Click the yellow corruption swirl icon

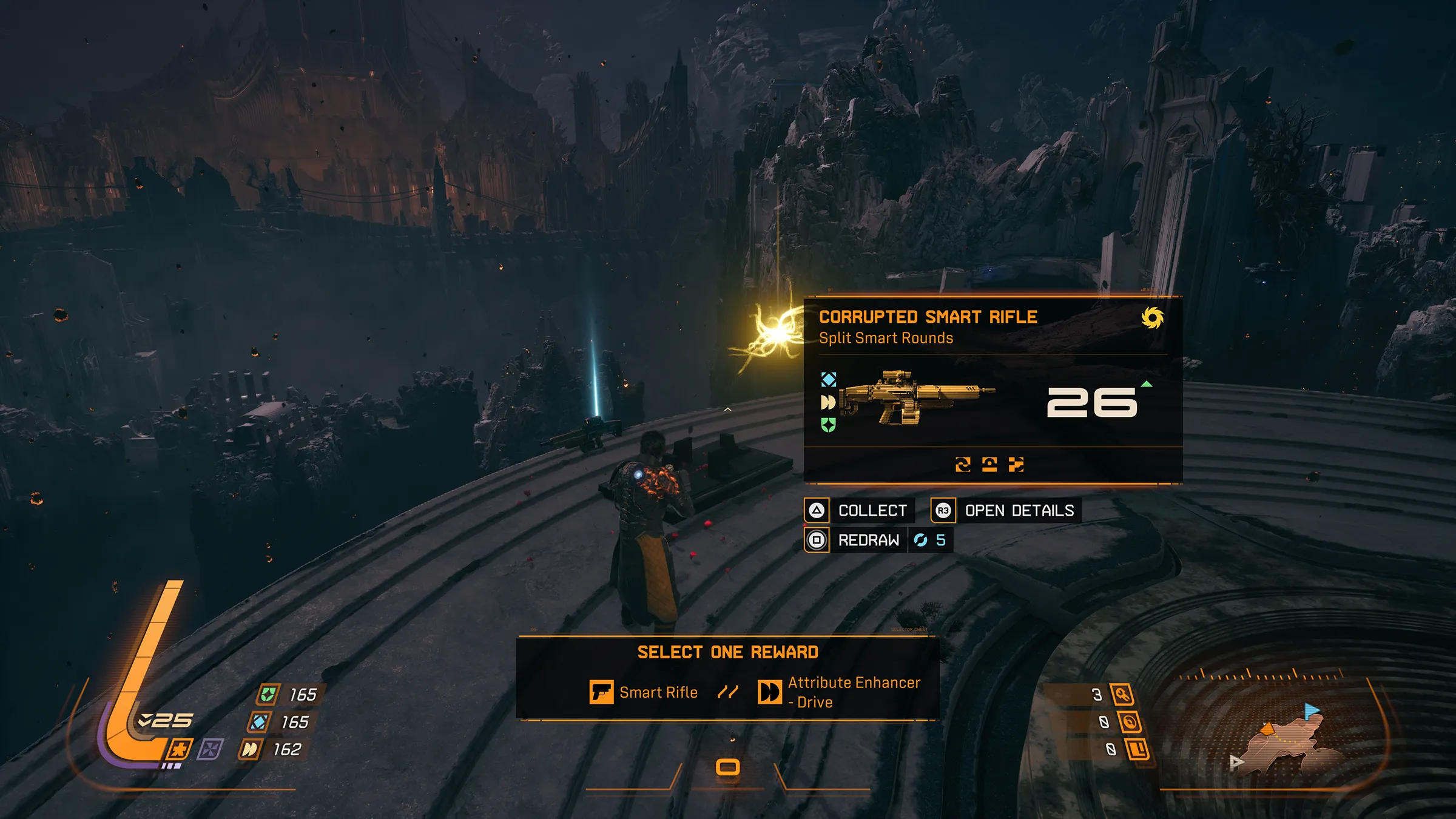point(1152,317)
